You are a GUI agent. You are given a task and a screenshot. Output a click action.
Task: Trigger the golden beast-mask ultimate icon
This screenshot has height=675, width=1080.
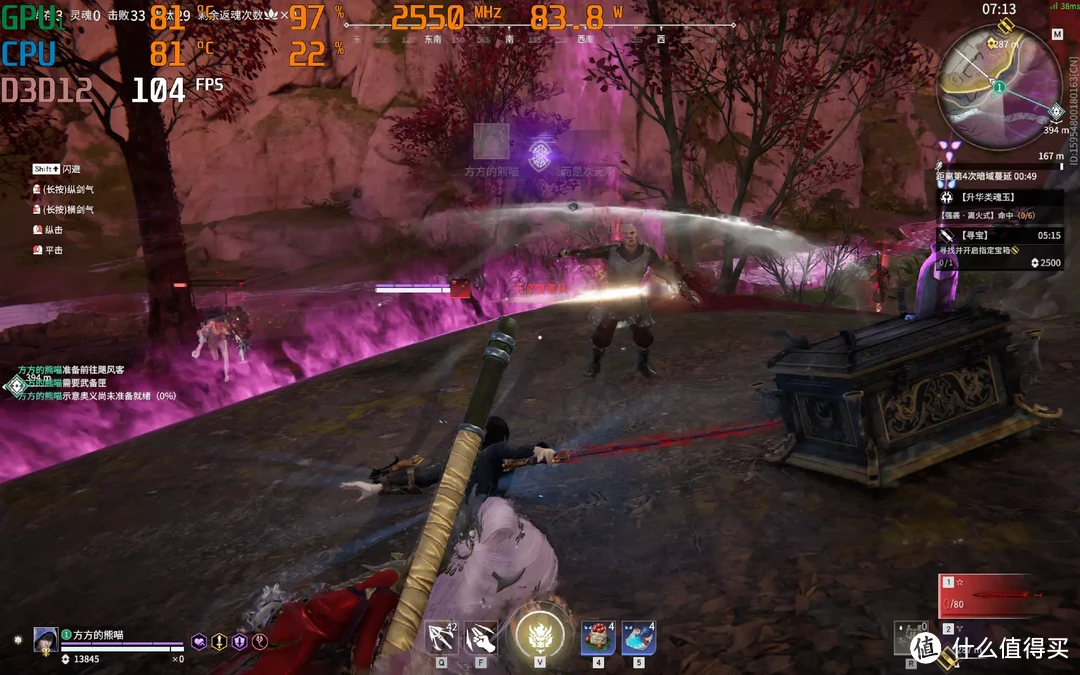tap(539, 635)
